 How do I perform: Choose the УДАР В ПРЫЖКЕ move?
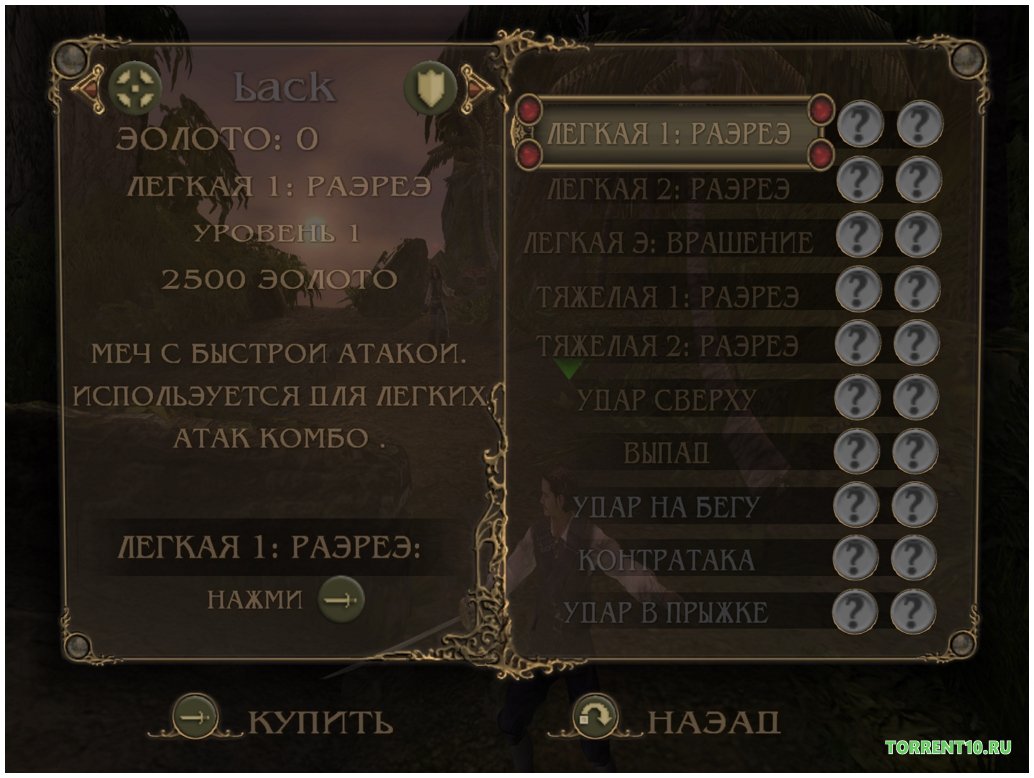coord(666,610)
